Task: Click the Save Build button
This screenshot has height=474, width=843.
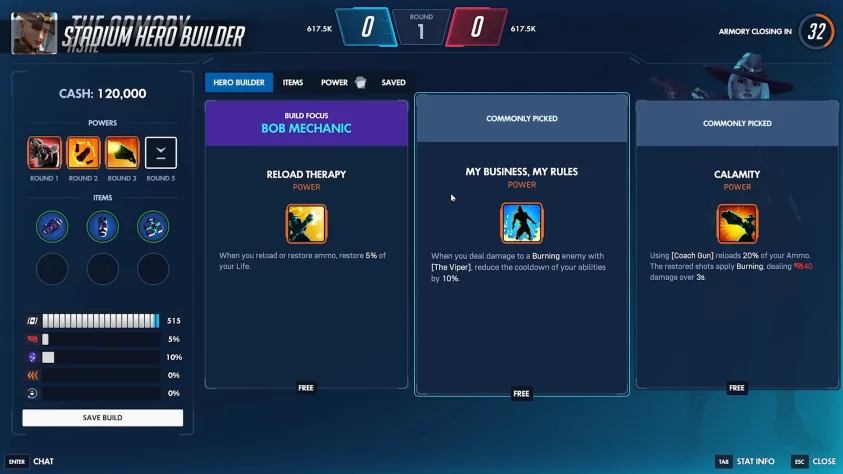Action: point(102,417)
